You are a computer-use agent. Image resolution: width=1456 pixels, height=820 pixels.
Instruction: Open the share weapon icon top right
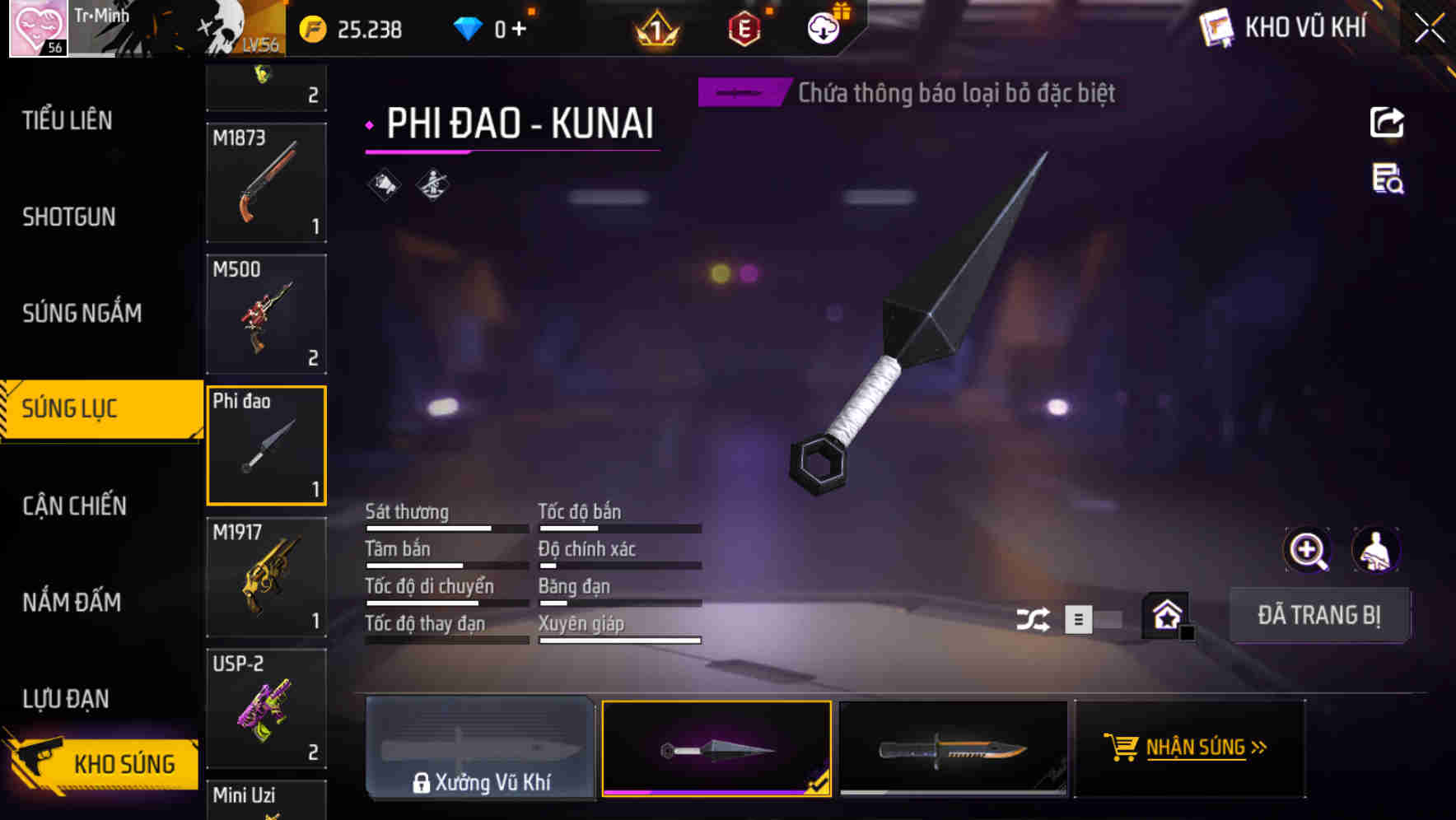(x=1387, y=122)
